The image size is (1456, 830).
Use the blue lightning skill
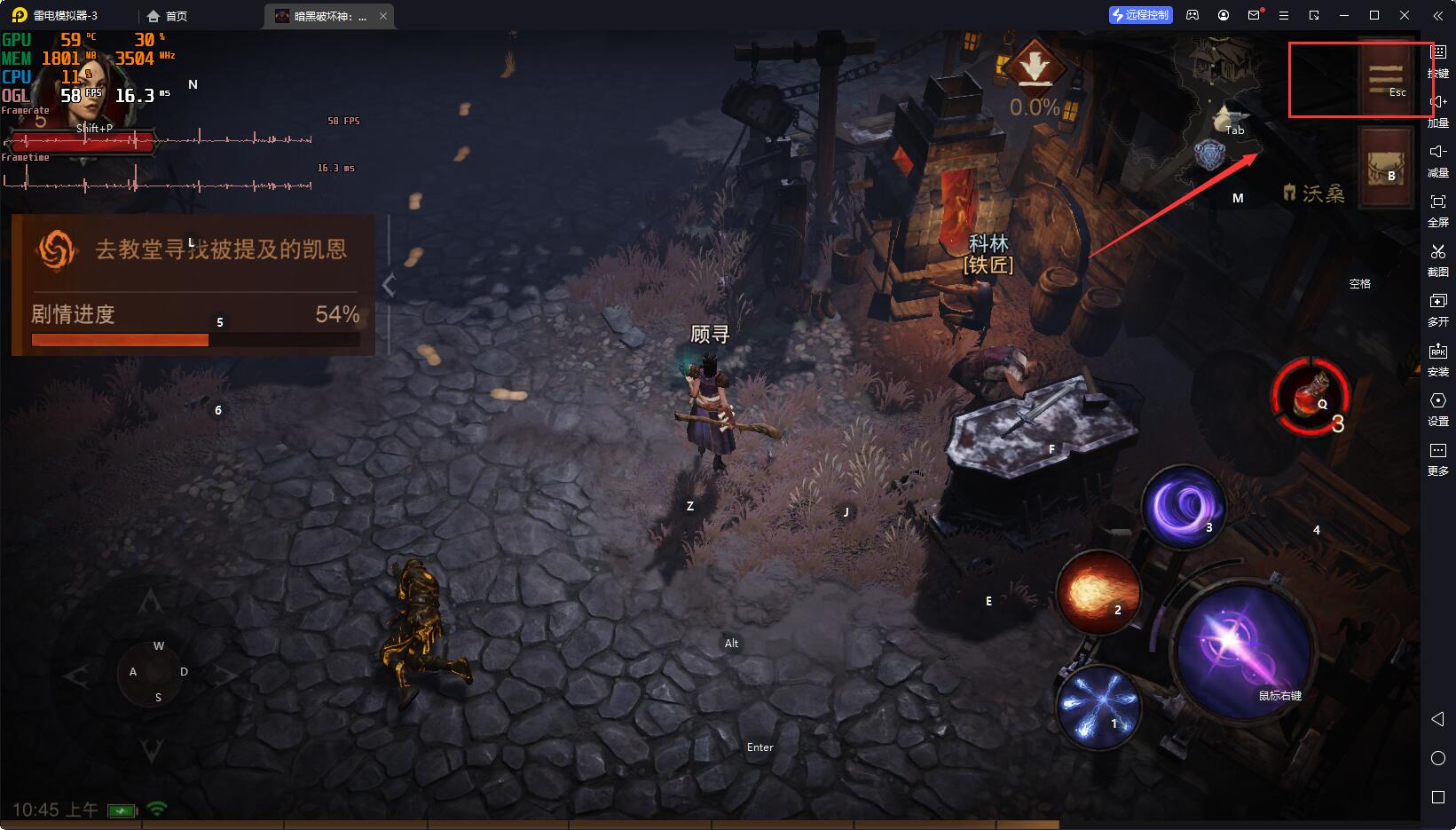coord(1098,706)
